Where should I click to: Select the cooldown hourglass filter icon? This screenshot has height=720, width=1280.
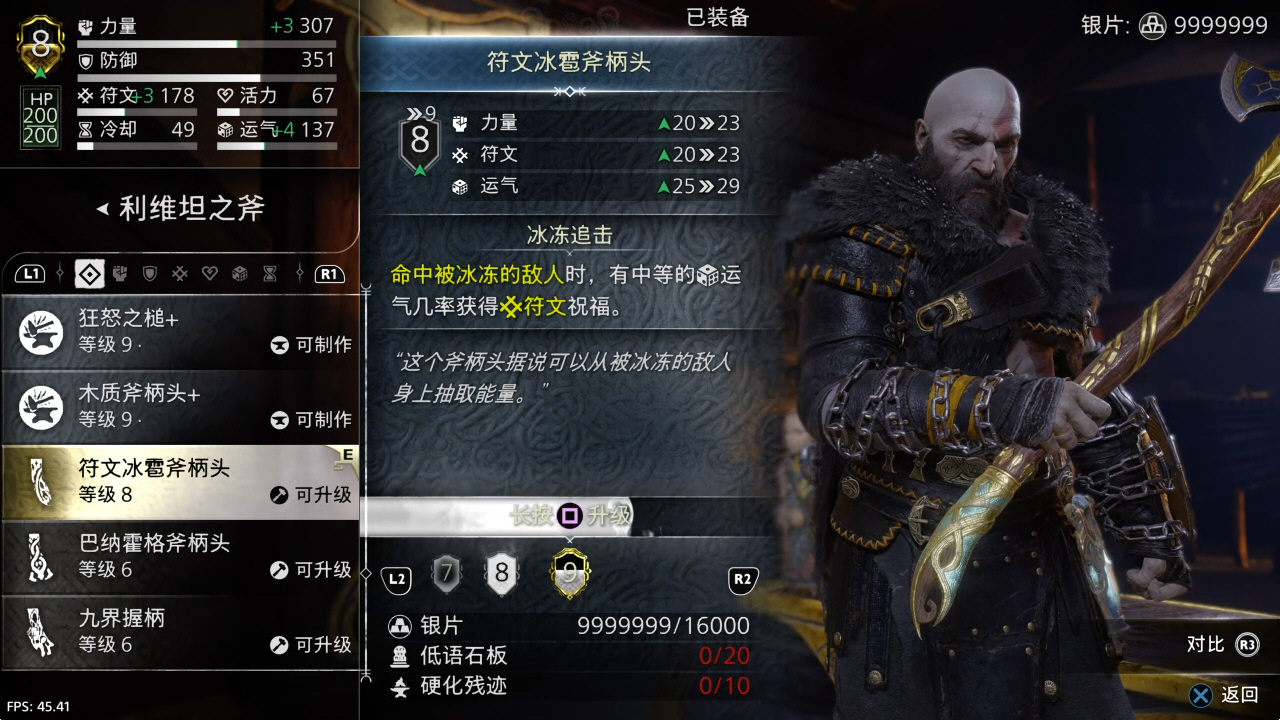pyautogui.click(x=268, y=274)
